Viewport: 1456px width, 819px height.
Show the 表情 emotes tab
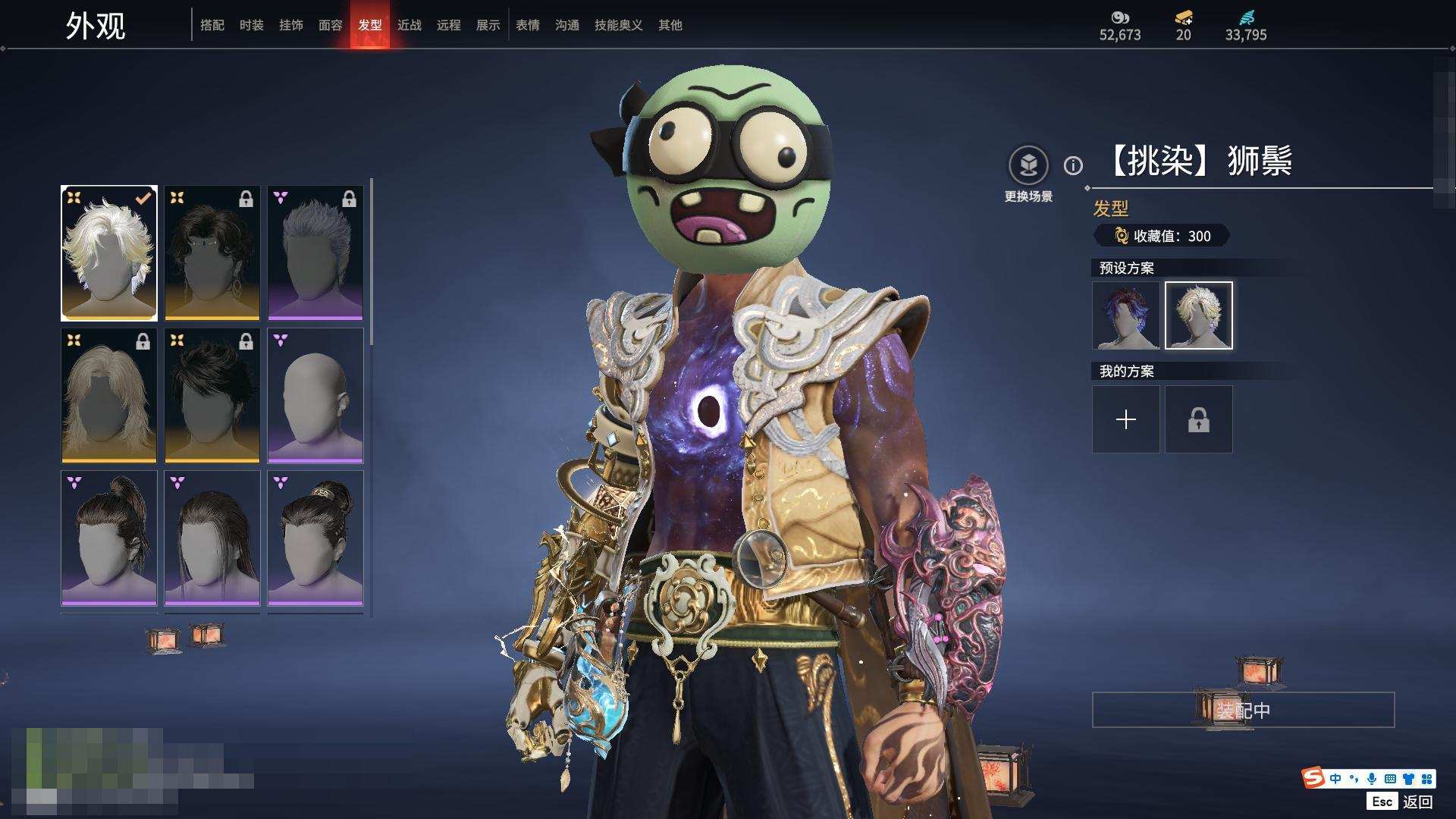[x=528, y=25]
